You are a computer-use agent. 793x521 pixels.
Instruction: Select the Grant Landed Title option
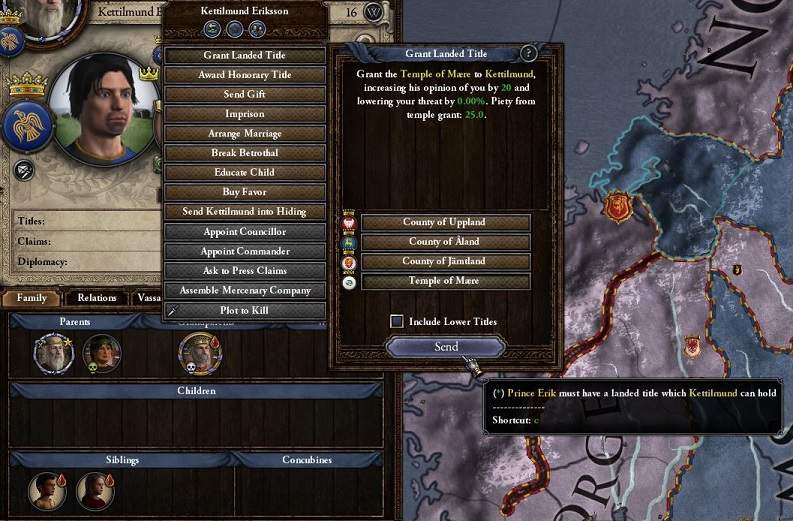pyautogui.click(x=245, y=55)
